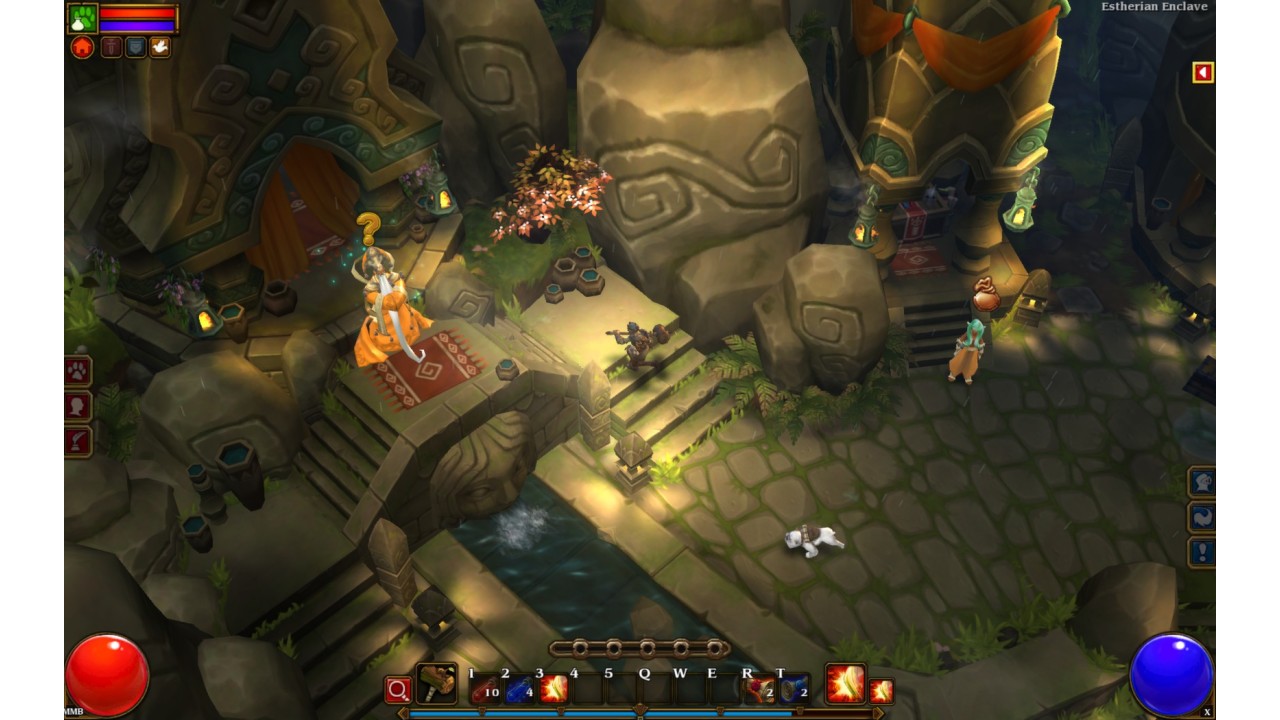
Task: Open the blue helmet character stats button
Action: [x=1201, y=482]
